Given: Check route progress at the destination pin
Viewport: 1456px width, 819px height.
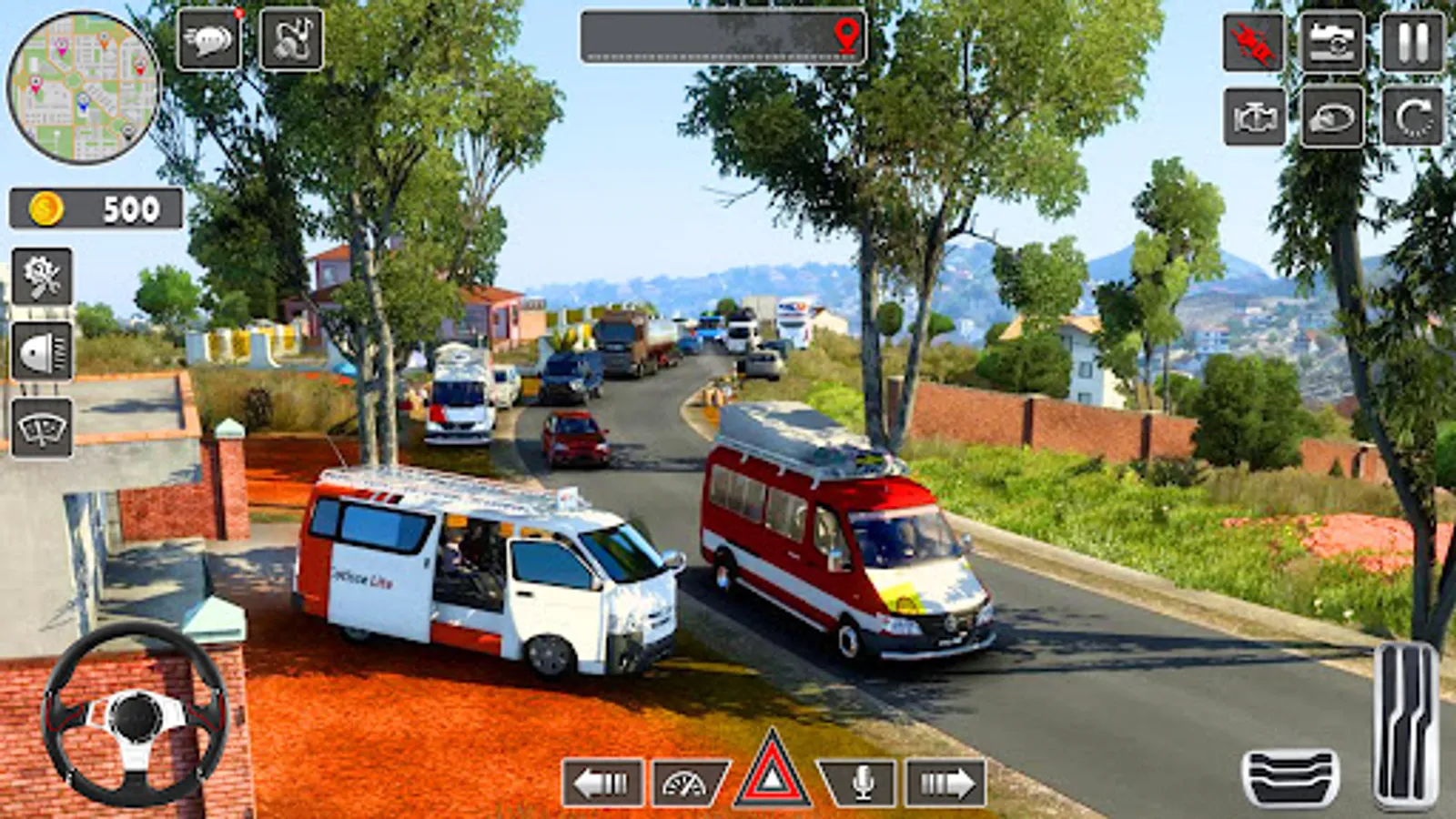Looking at the screenshot, I should click(x=848, y=36).
